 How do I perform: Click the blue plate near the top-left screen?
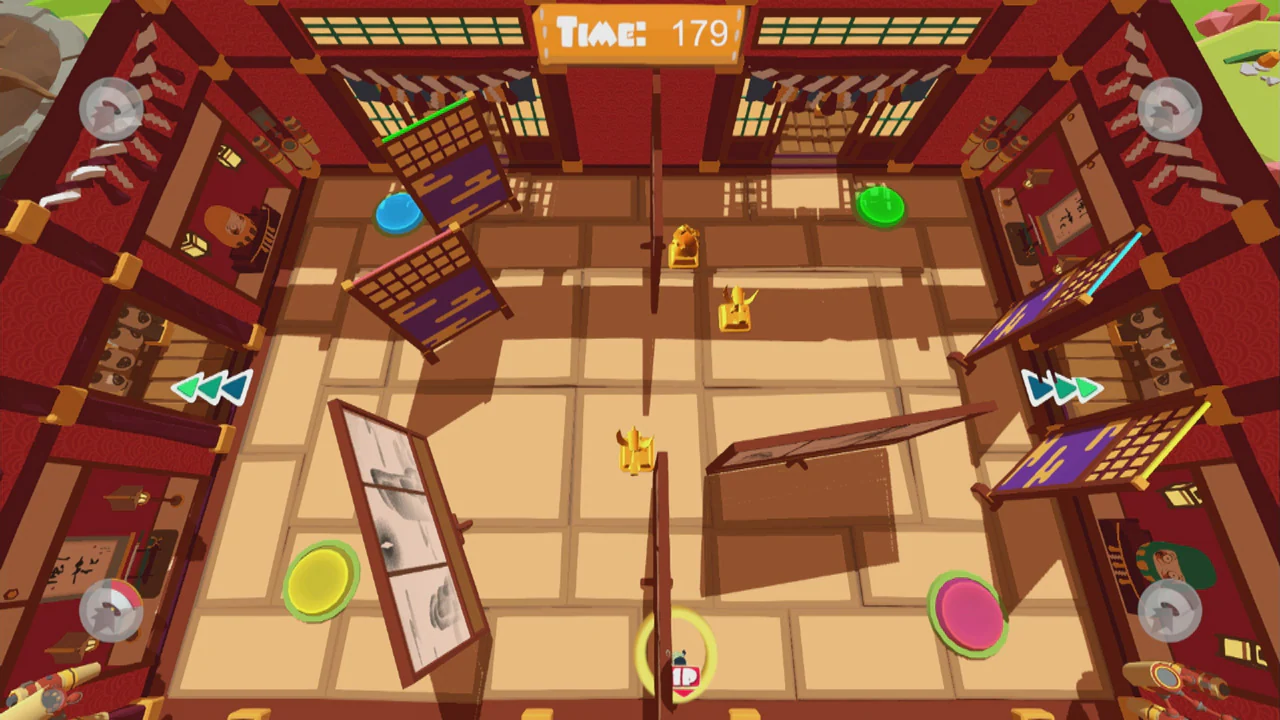(399, 213)
